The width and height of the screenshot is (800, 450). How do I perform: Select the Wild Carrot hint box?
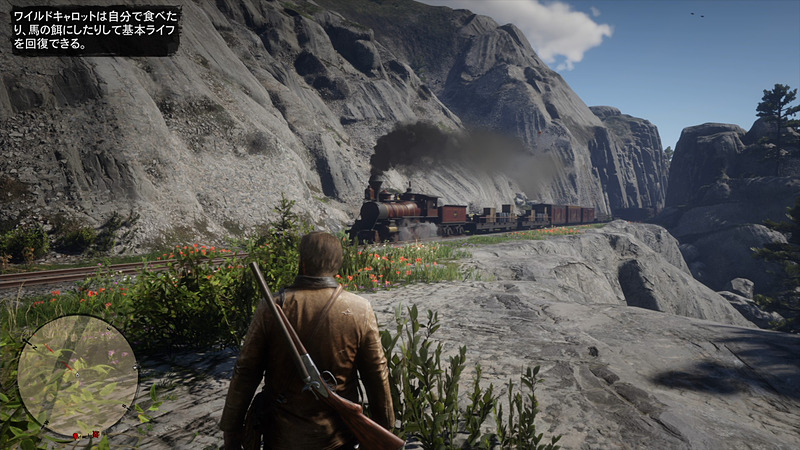tap(94, 30)
